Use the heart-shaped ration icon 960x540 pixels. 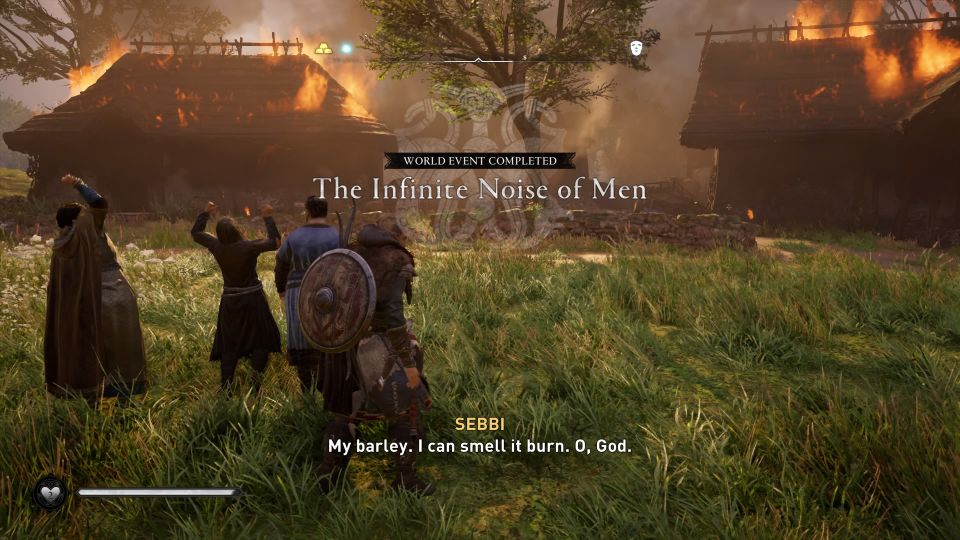(x=49, y=492)
